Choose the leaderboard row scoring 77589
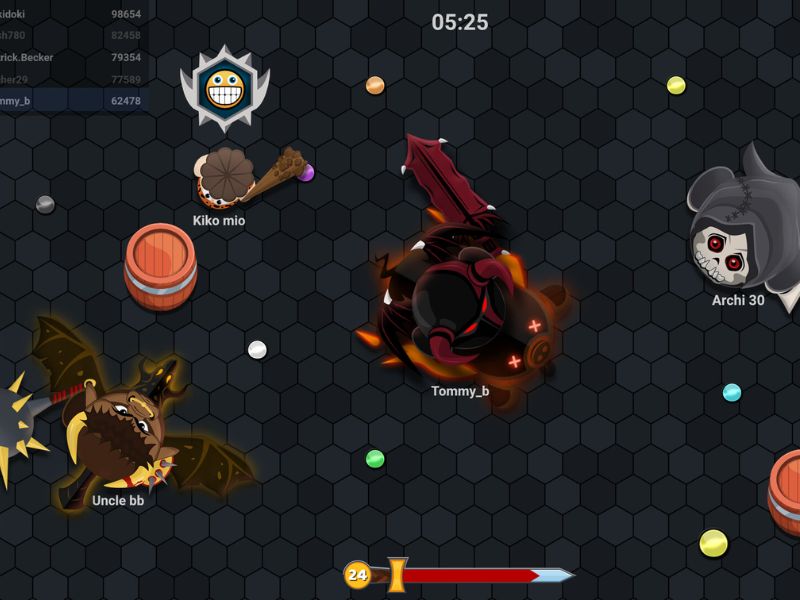800x600 pixels. pyautogui.click(x=72, y=79)
